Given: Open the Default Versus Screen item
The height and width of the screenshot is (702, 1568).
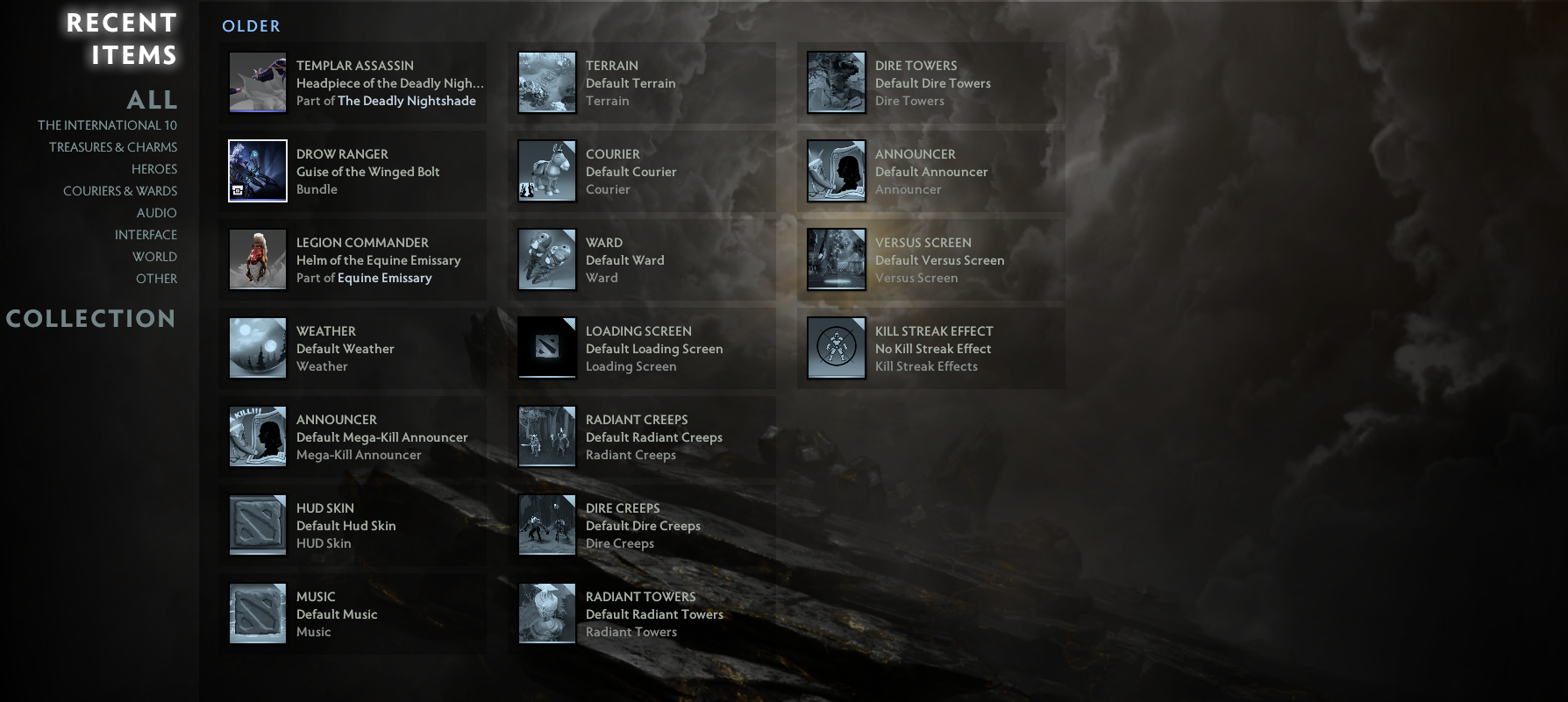Looking at the screenshot, I should [x=835, y=259].
